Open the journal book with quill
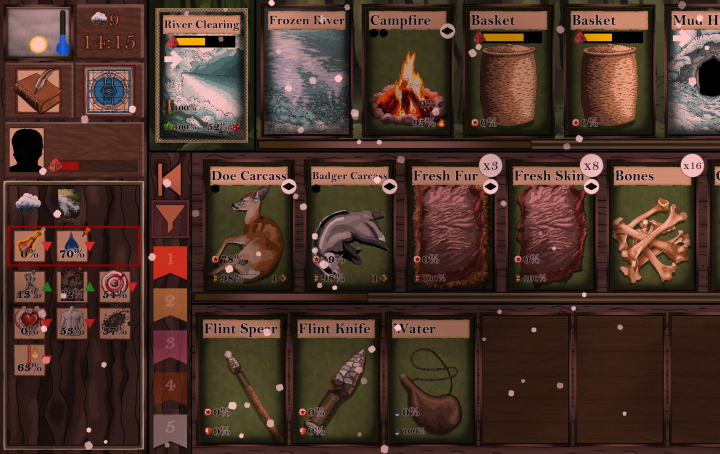Screen dimensions: 720x454 click(37, 91)
